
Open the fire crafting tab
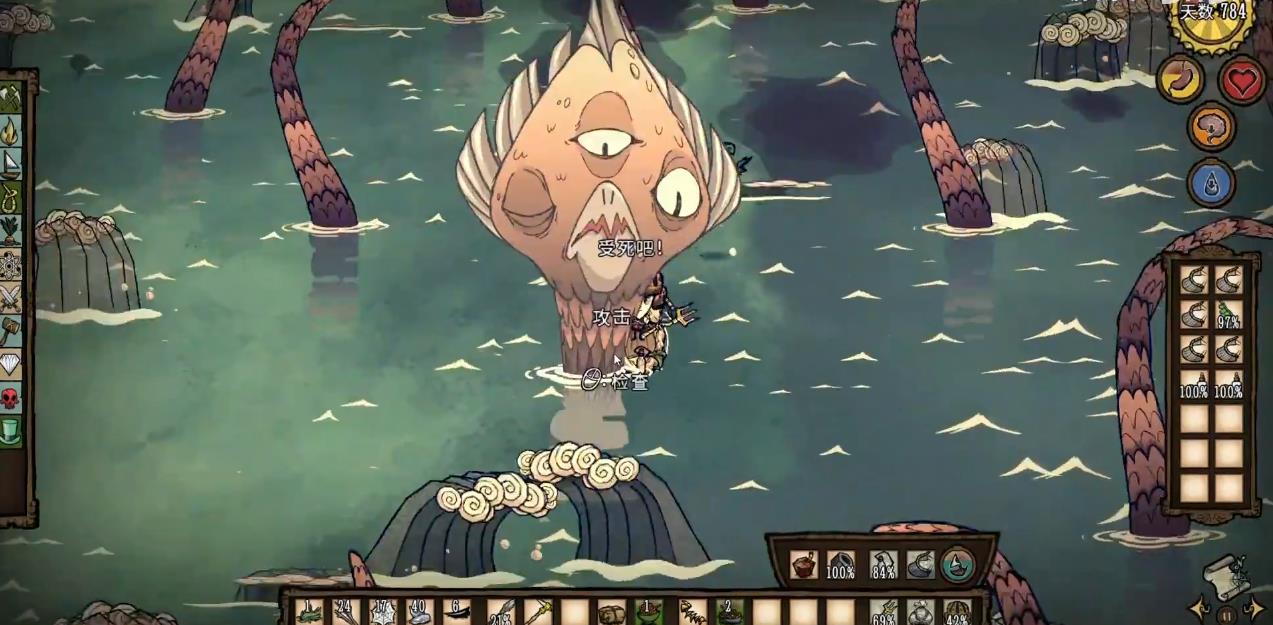(x=11, y=131)
